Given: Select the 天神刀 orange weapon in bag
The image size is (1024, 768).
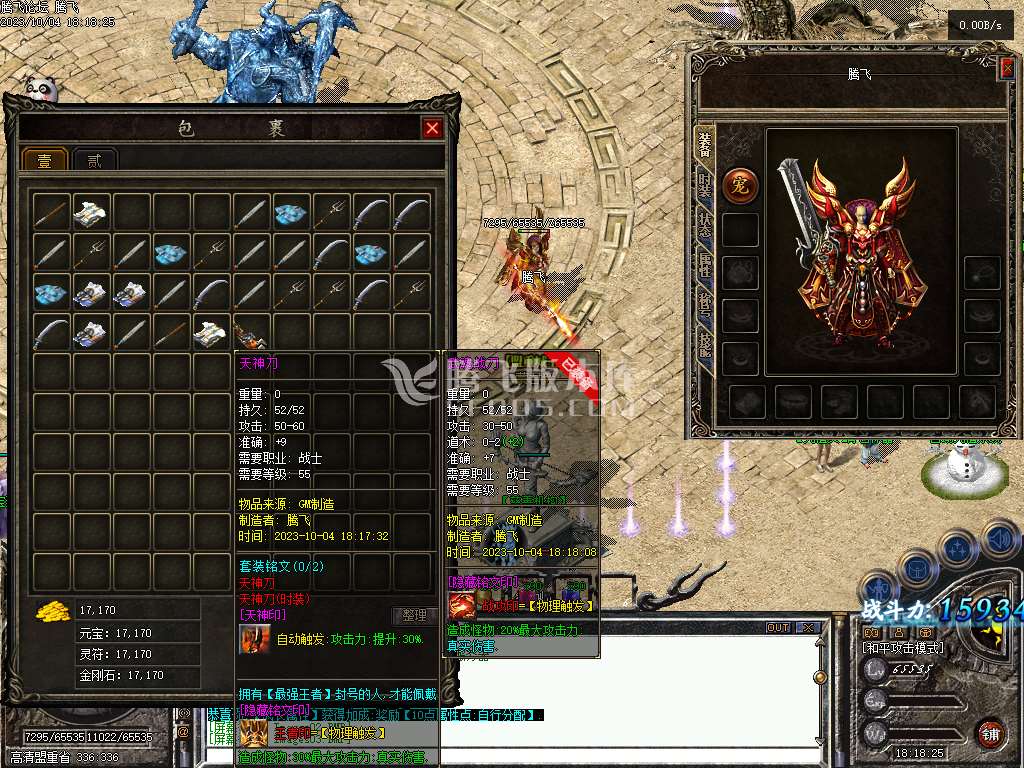Looking at the screenshot, I should pos(250,332).
